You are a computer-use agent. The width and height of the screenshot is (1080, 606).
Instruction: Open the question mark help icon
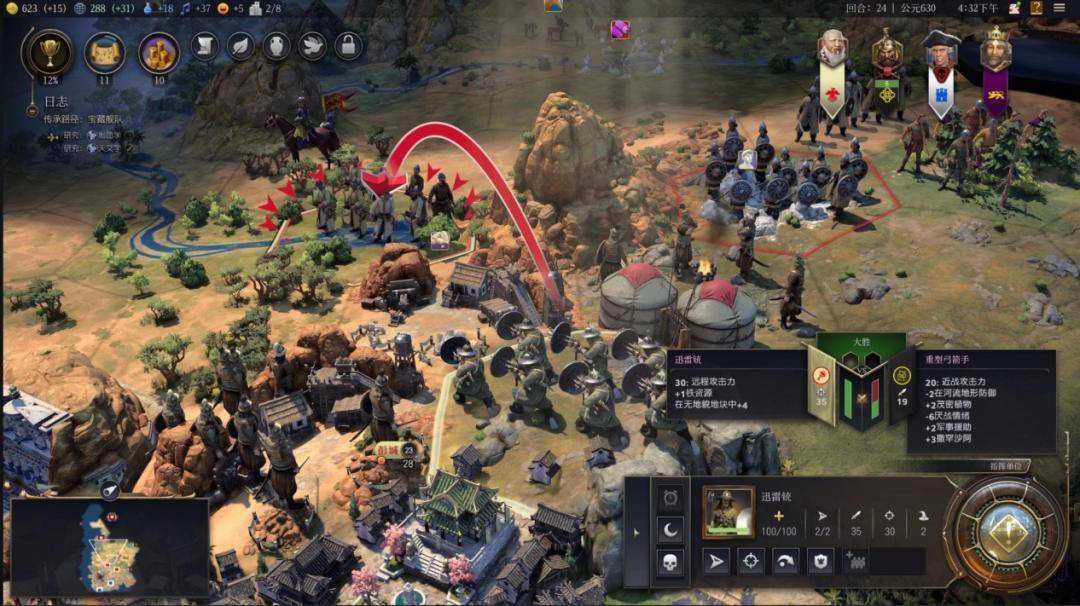point(1037,8)
